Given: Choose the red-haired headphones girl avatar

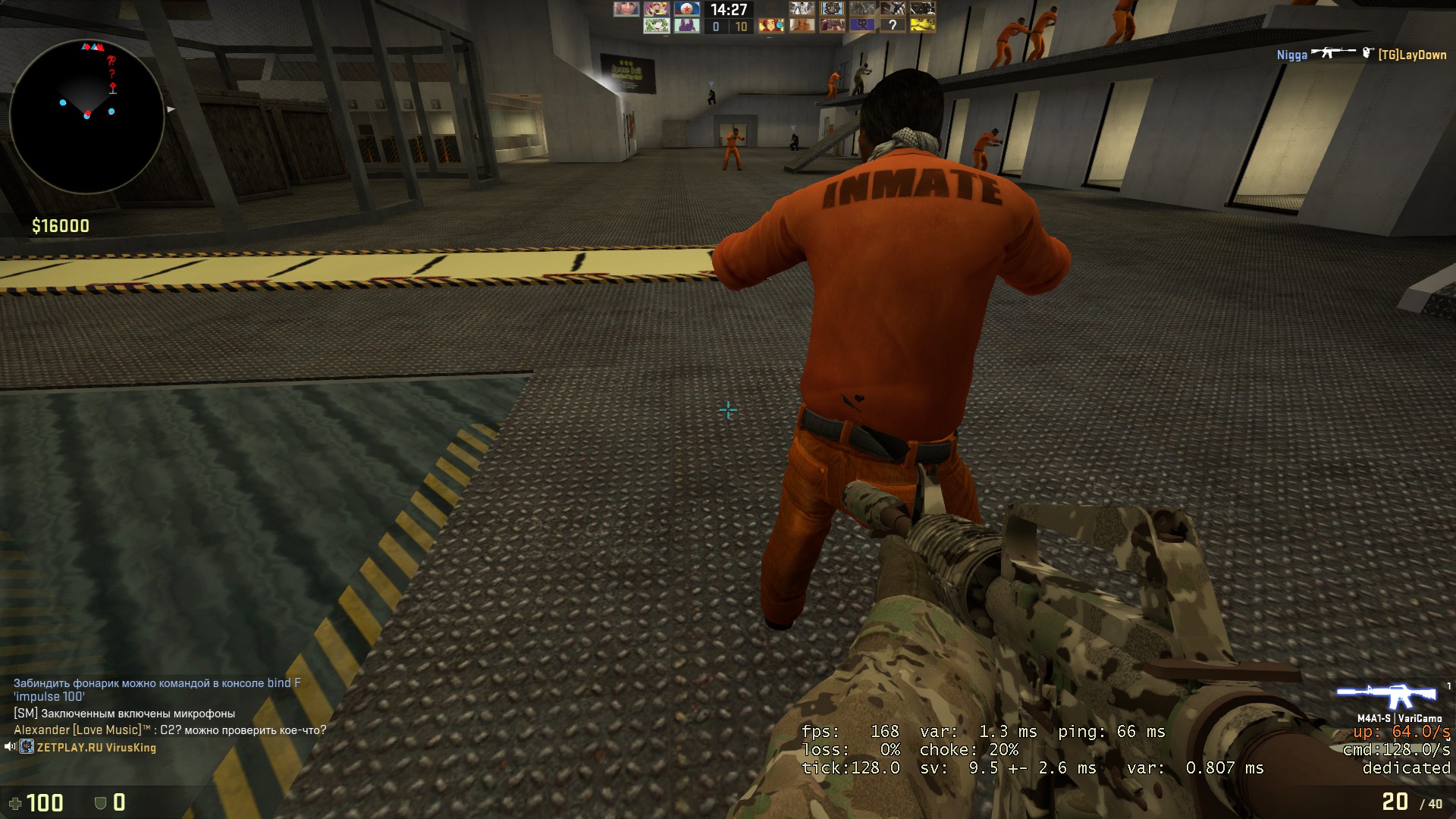Looking at the screenshot, I should coord(771,25).
